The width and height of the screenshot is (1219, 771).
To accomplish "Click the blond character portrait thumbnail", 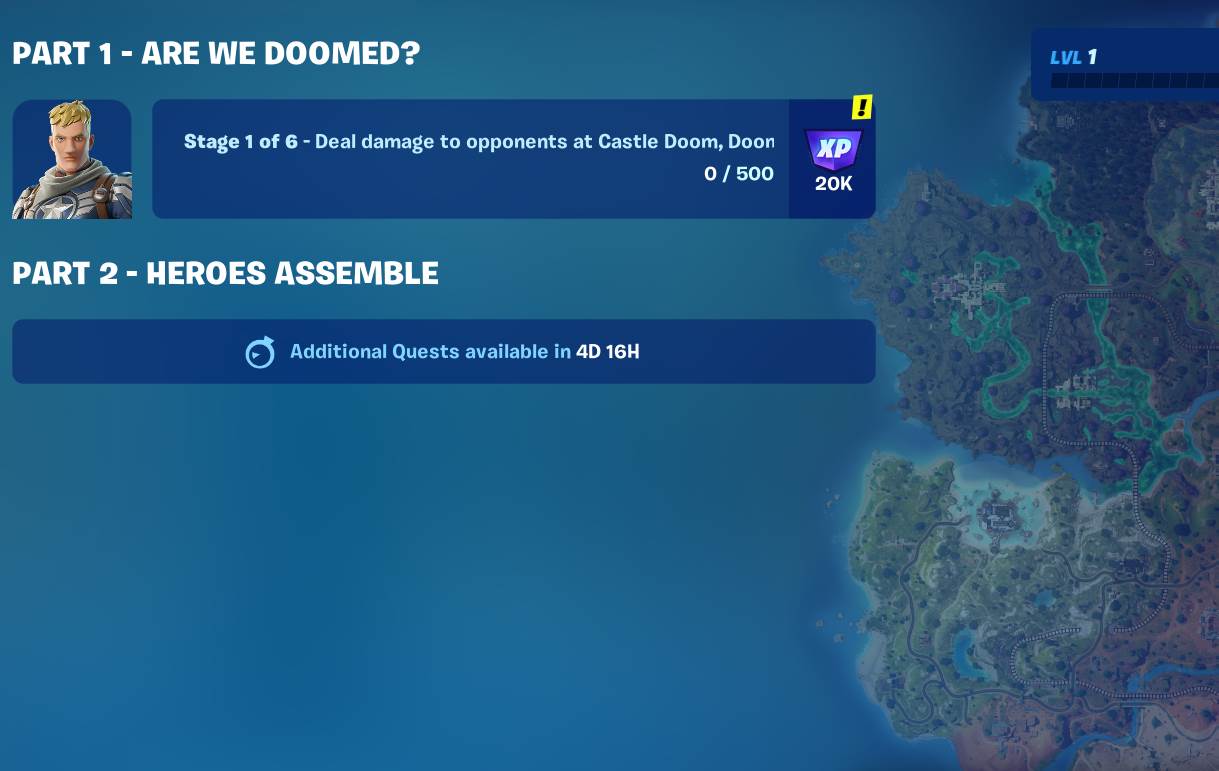I will (72, 159).
